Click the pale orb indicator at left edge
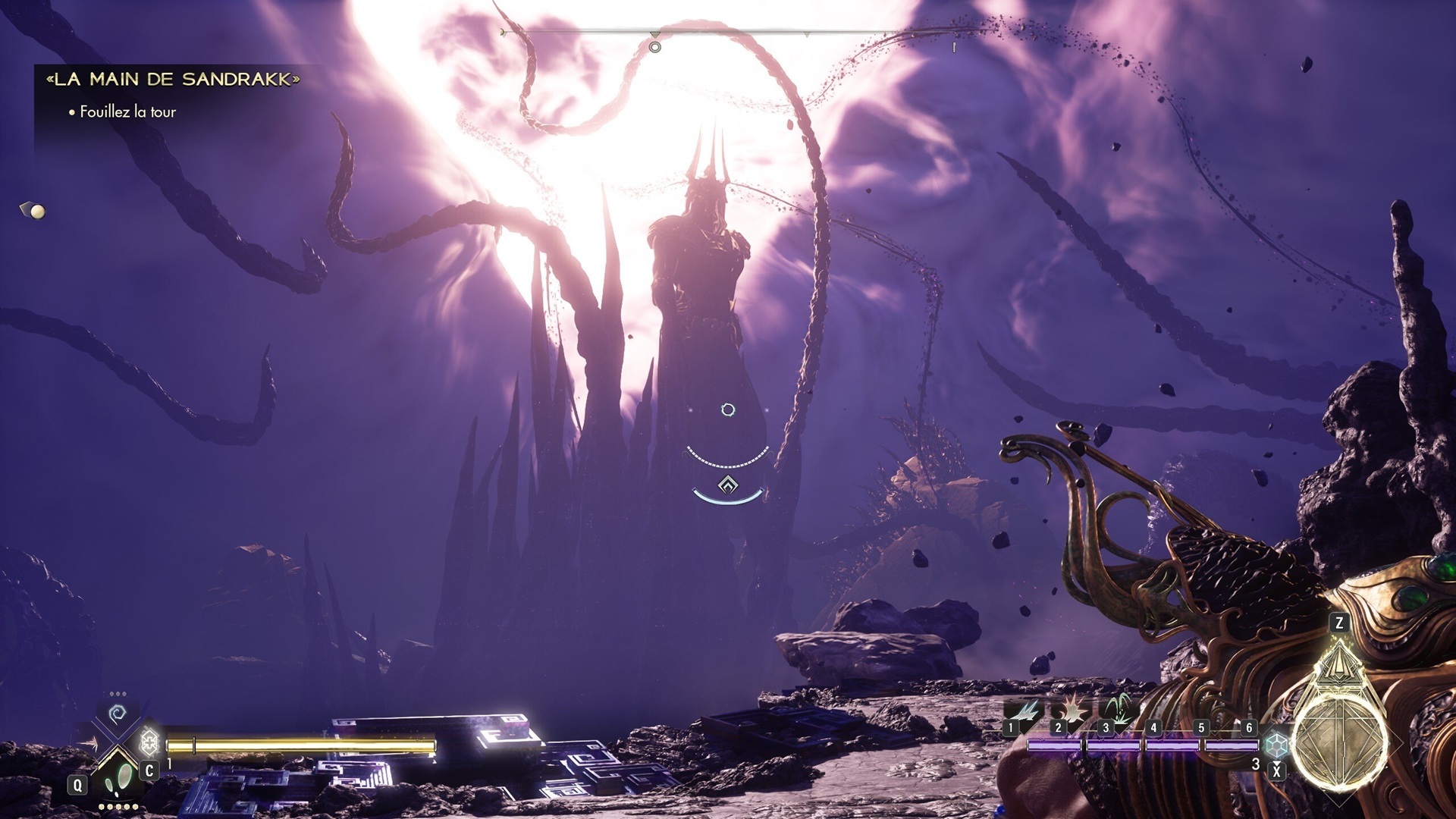1456x819 pixels. (x=37, y=212)
